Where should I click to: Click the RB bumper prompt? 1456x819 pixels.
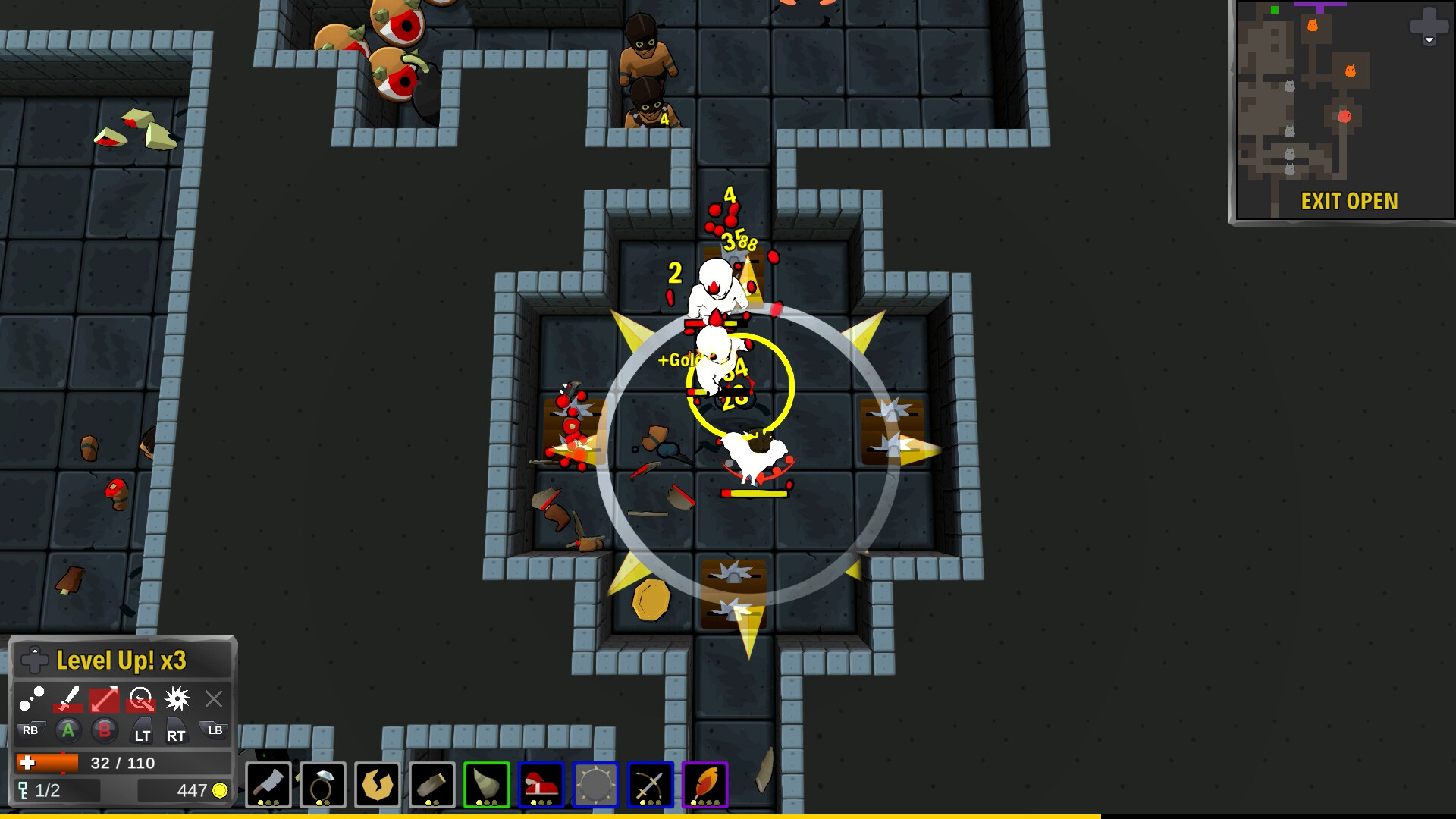[30, 730]
